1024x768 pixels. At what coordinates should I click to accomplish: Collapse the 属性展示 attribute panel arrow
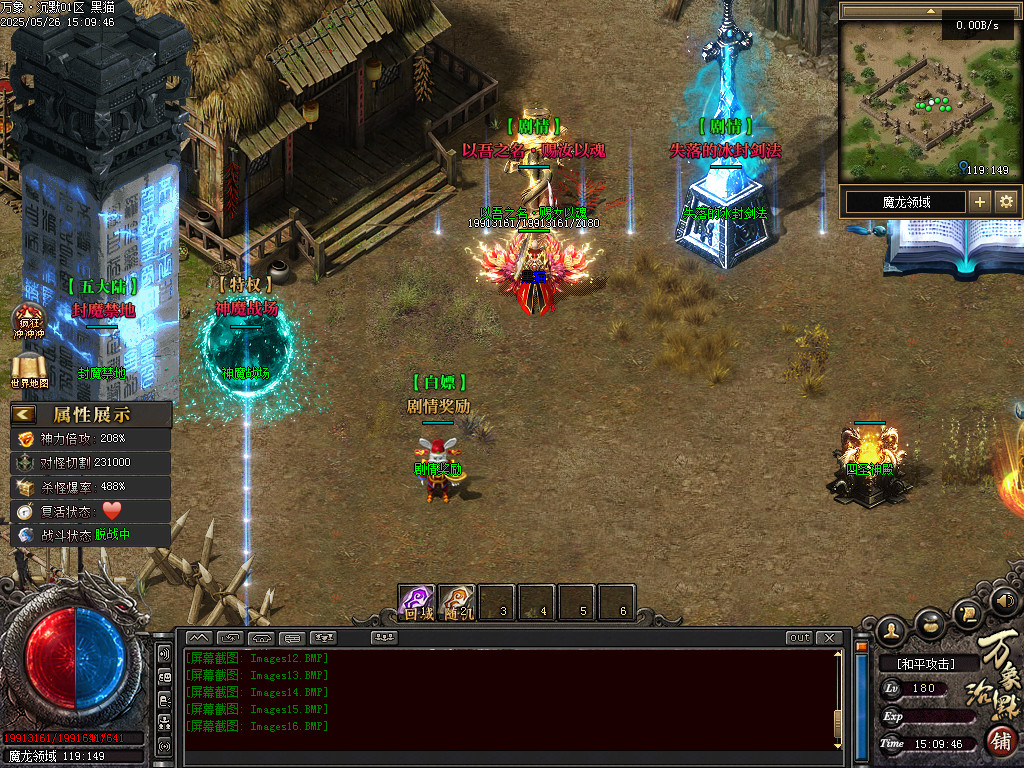[x=24, y=414]
